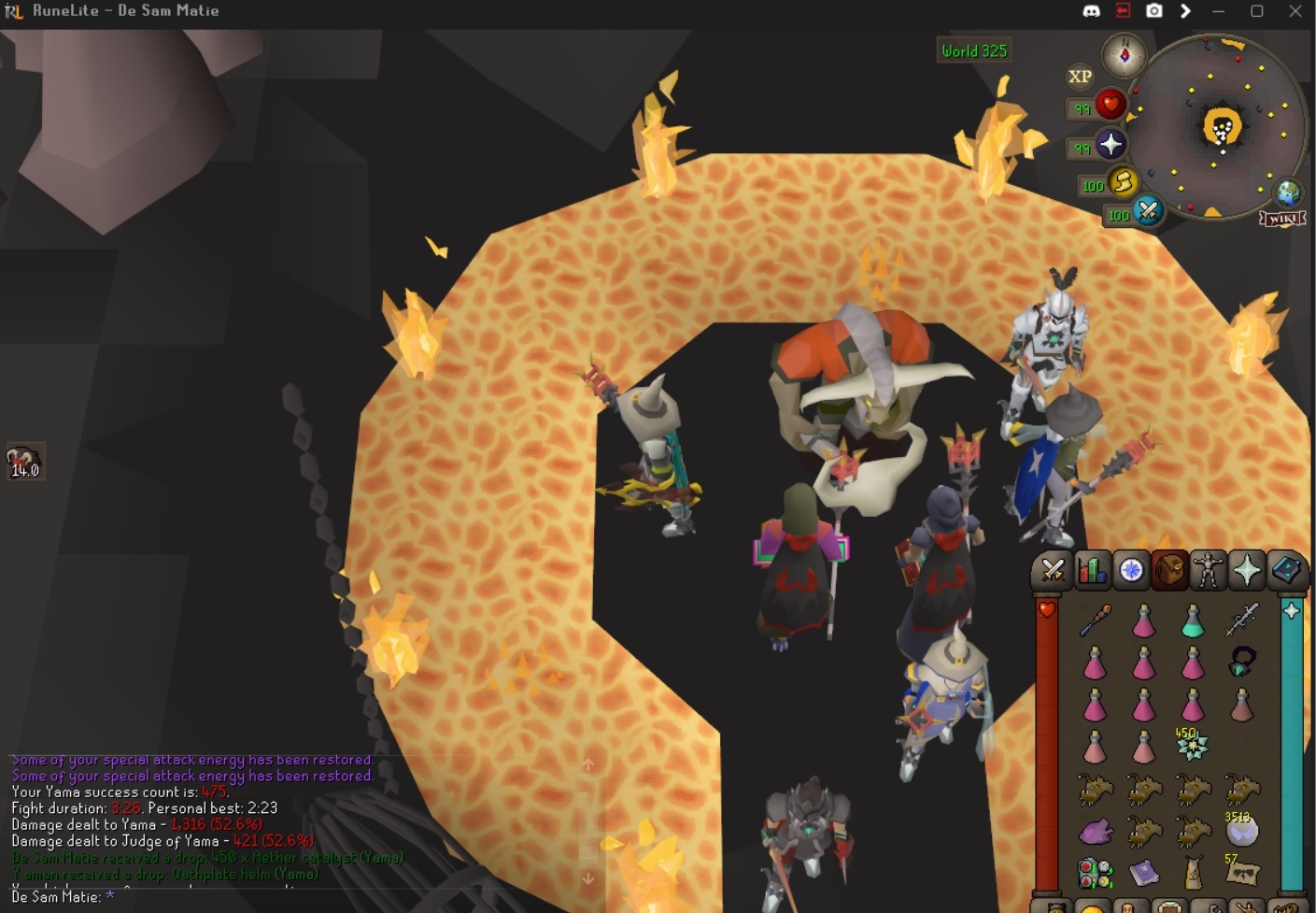Open the Prayer tab
Screen dimensions: 1316x913
pos(1247,570)
